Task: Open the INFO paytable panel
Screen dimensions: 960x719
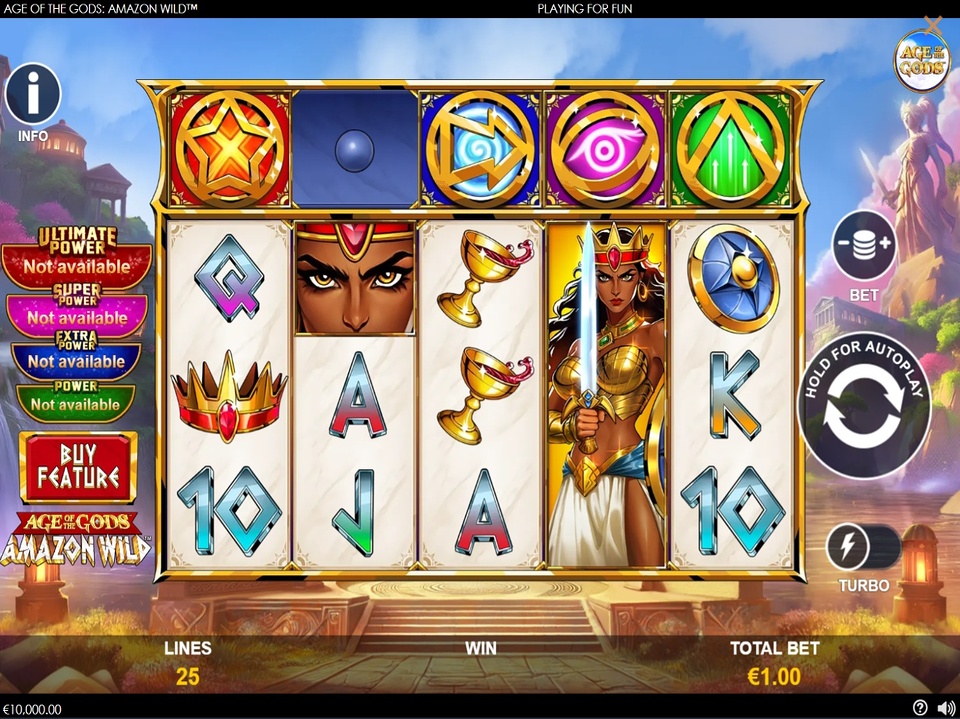Action: [33, 95]
